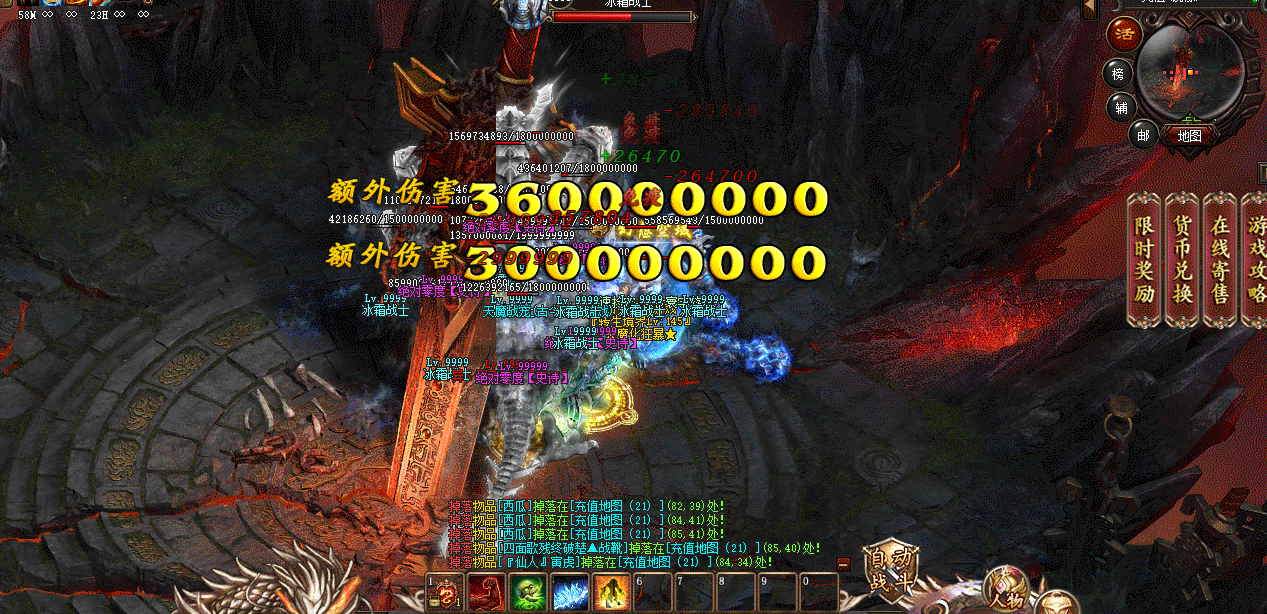
Task: Open the 货币兑换 currency exchange panel
Action: [x=1183, y=259]
